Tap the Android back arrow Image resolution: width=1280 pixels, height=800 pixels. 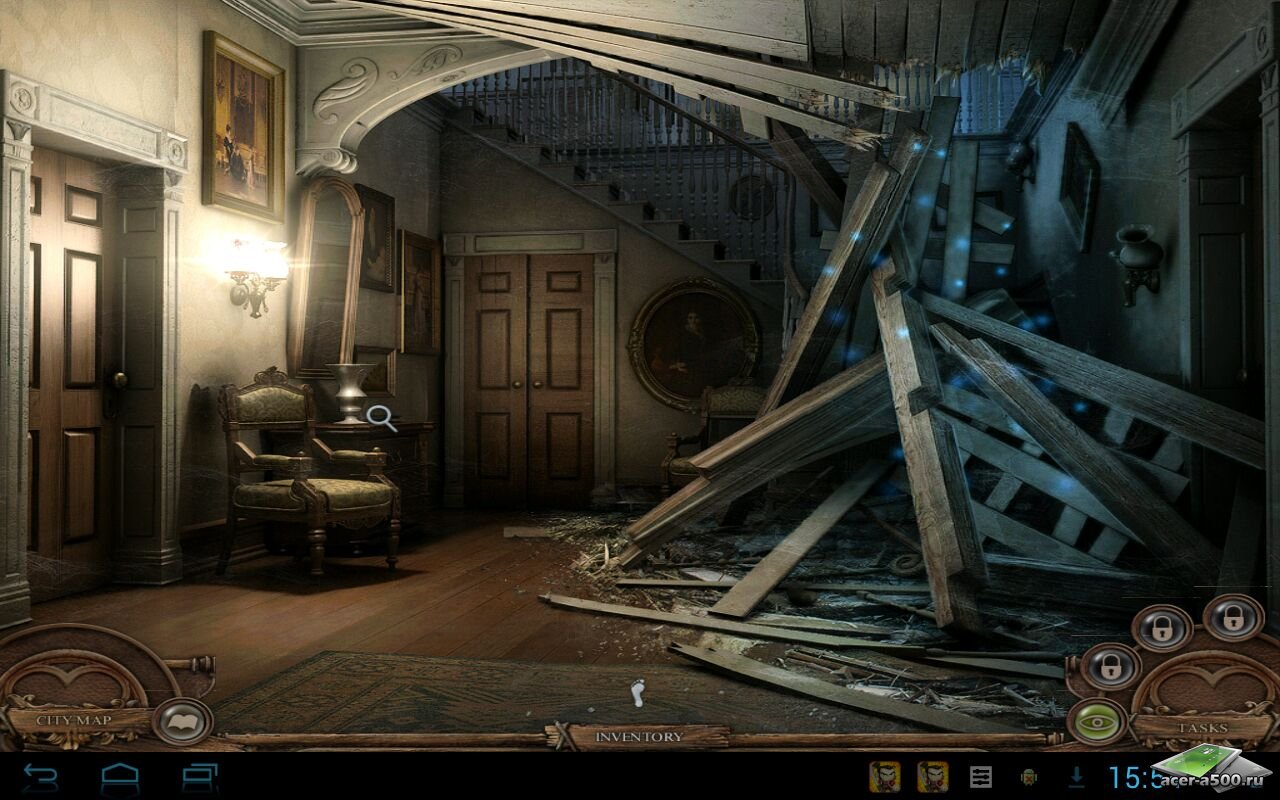(x=41, y=776)
